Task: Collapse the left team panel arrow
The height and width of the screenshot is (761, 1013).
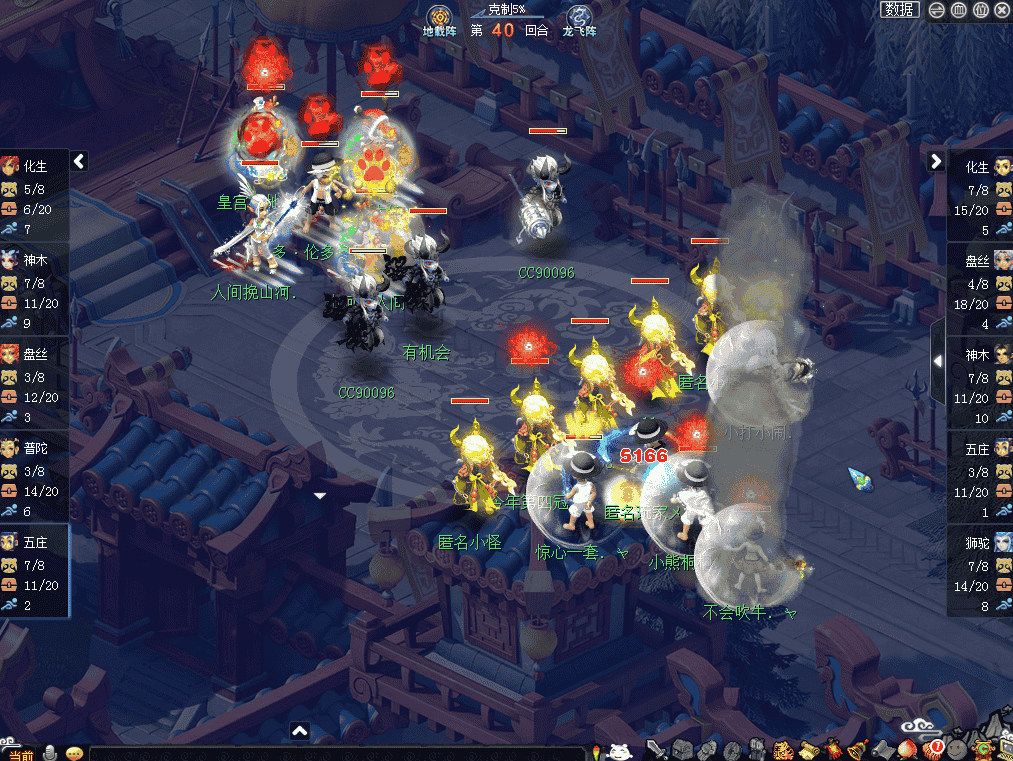Action: (x=79, y=161)
